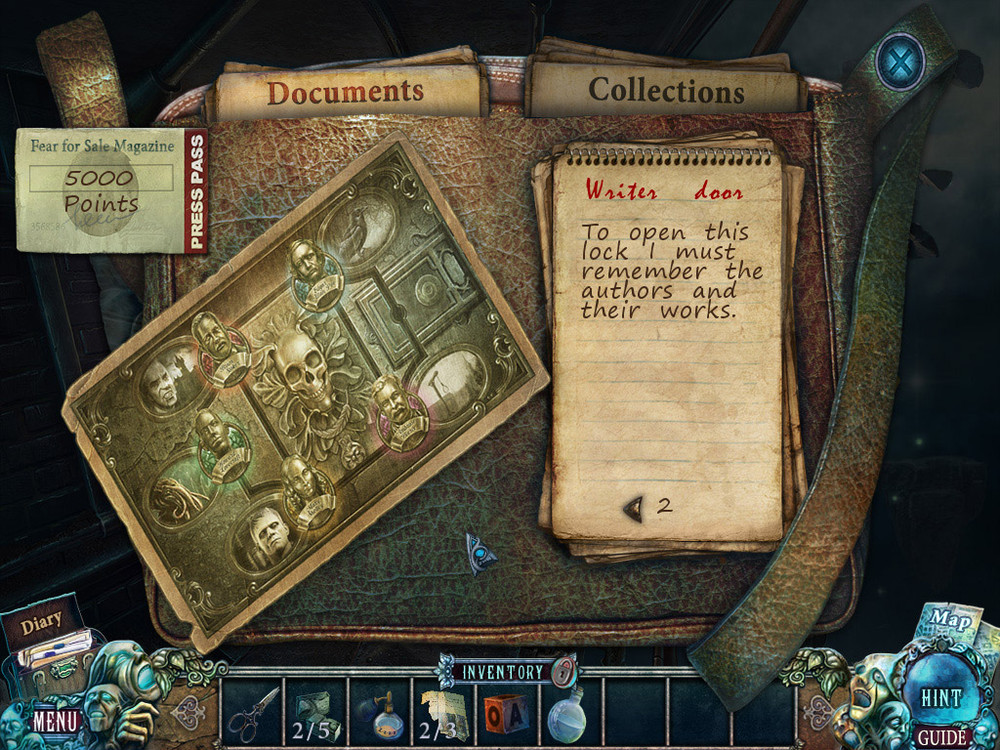Open the Diary

(x=45, y=638)
